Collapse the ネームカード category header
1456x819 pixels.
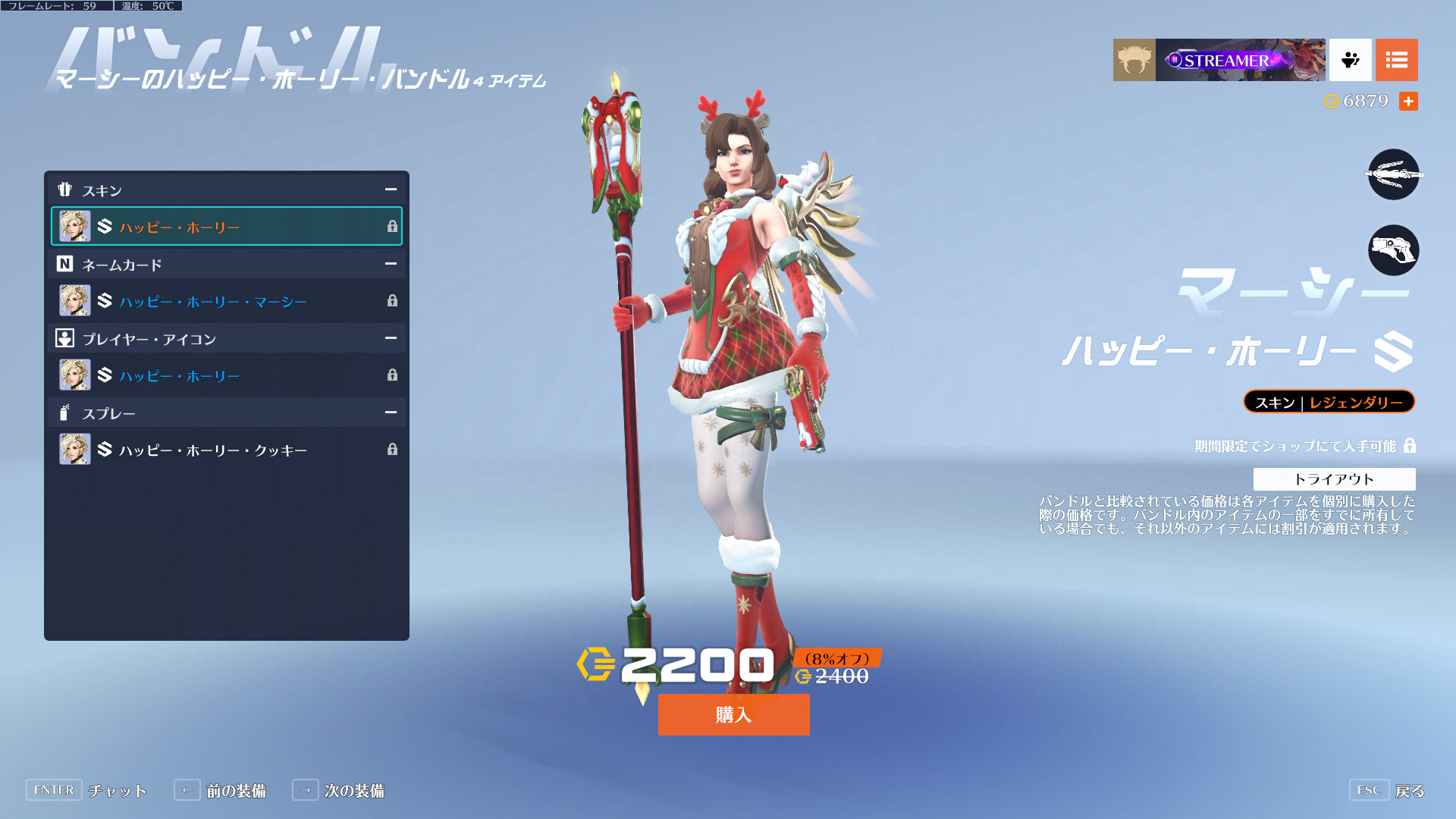tap(391, 264)
